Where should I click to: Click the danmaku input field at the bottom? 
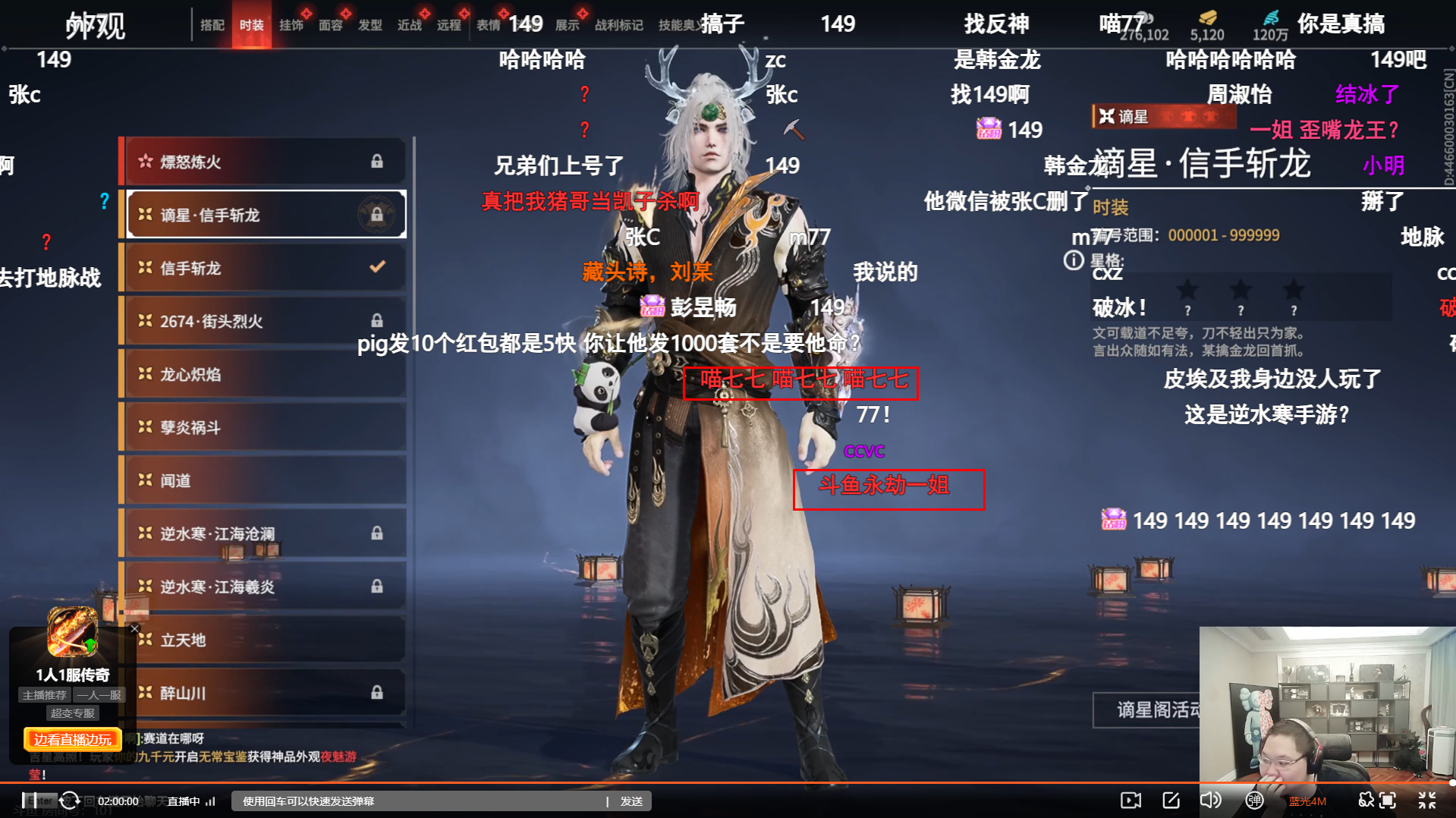(x=417, y=800)
